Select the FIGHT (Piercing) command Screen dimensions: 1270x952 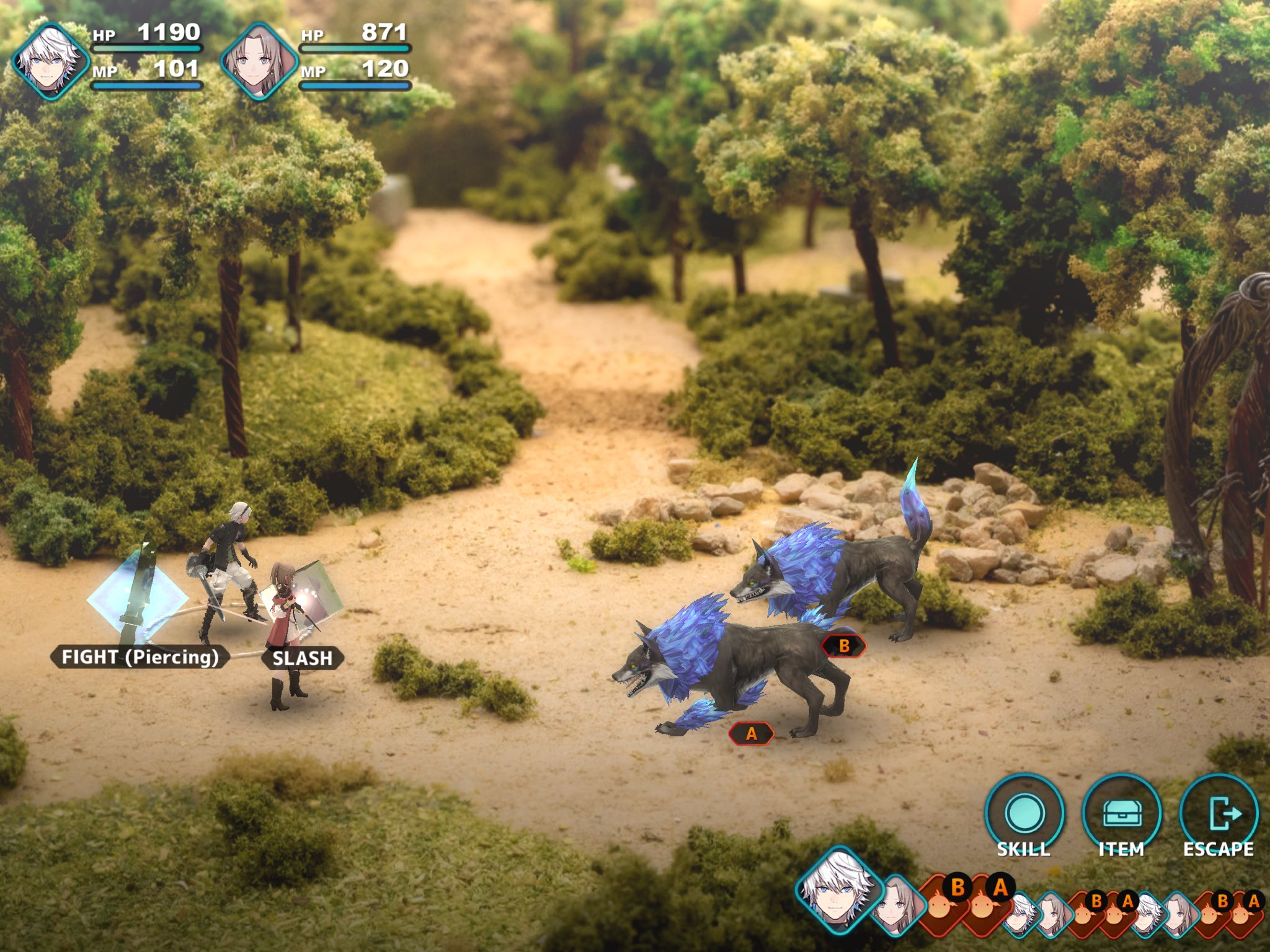(140, 657)
